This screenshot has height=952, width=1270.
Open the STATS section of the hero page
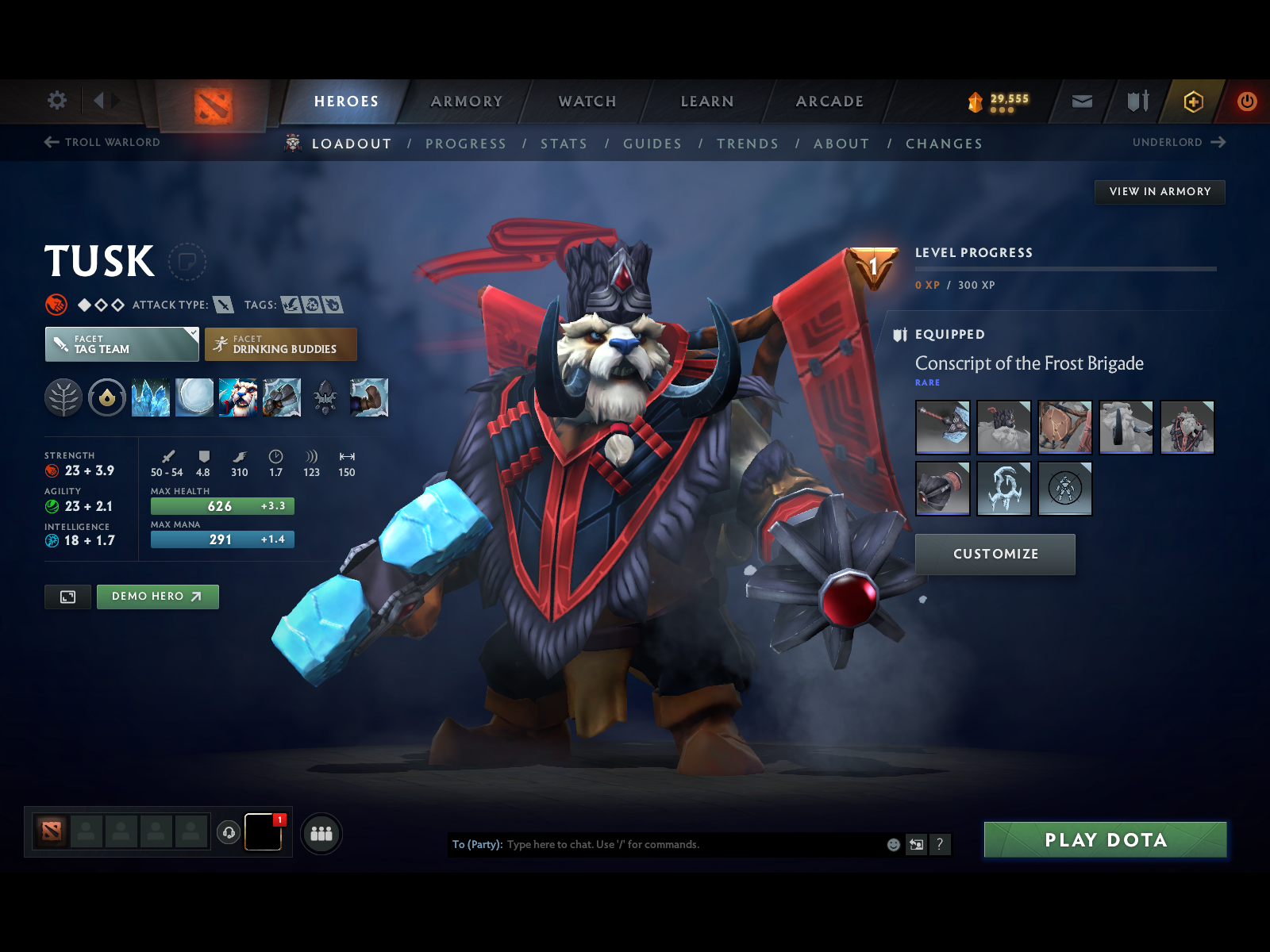[564, 144]
